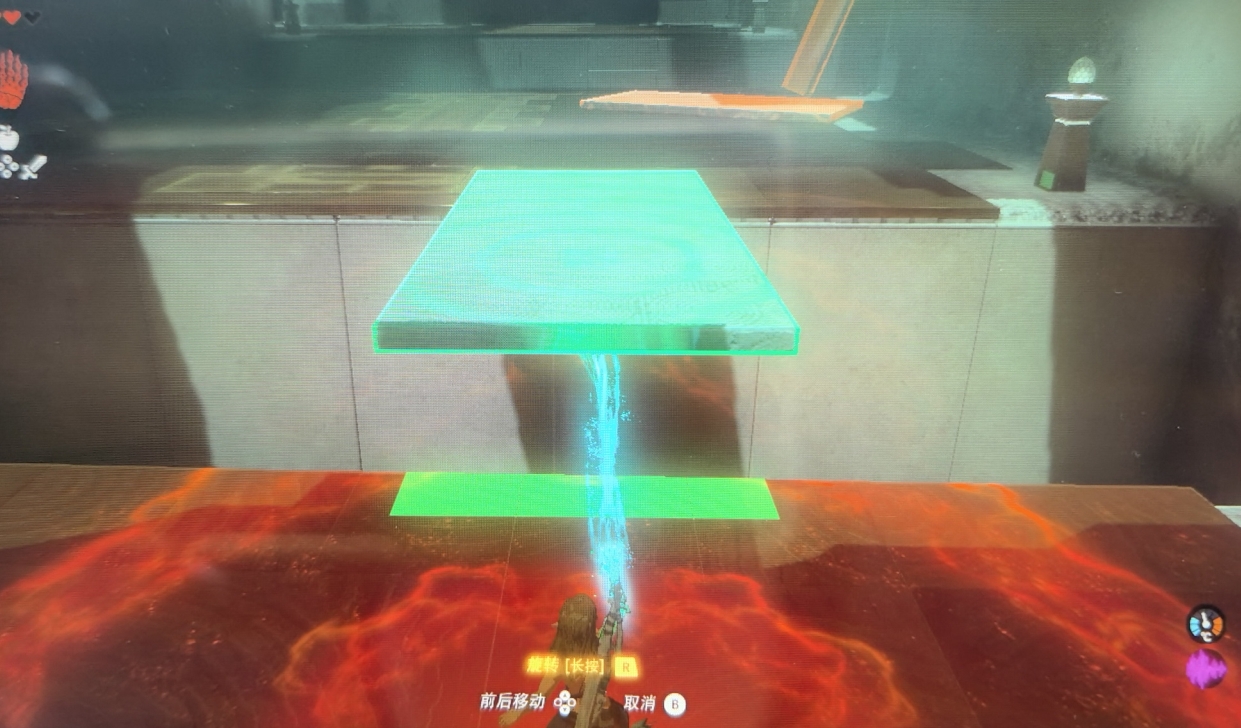The width and height of the screenshot is (1241, 728).
Task: Choose the apple quick-item icon
Action: pyautogui.click(x=9, y=138)
